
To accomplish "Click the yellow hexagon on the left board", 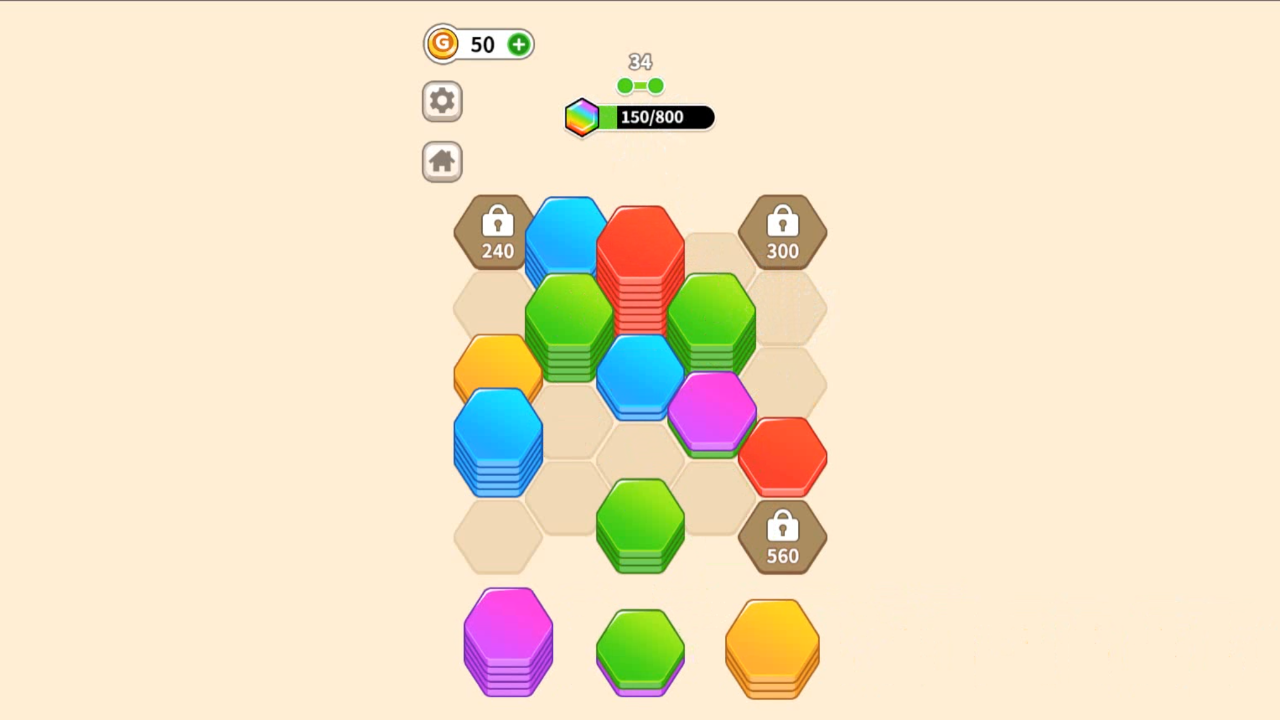I will pyautogui.click(x=497, y=365).
